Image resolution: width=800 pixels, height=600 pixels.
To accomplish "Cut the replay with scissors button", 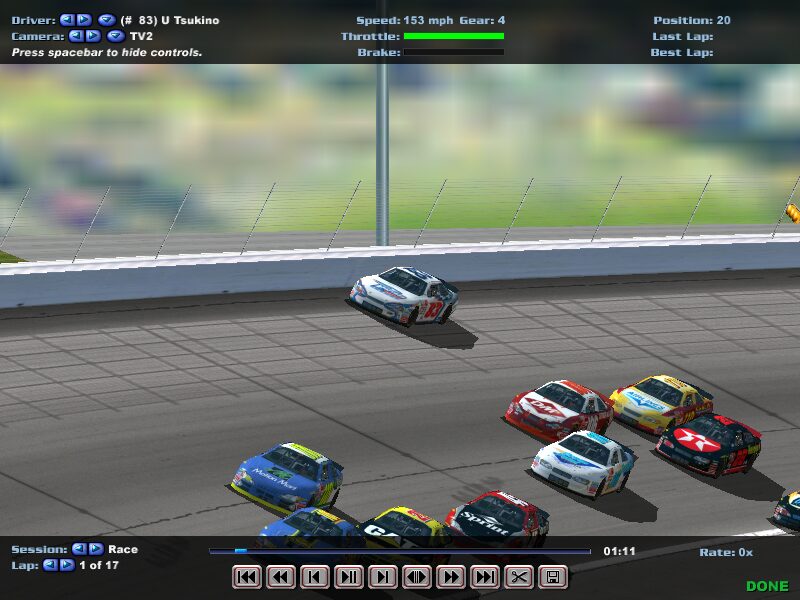I will click(519, 577).
